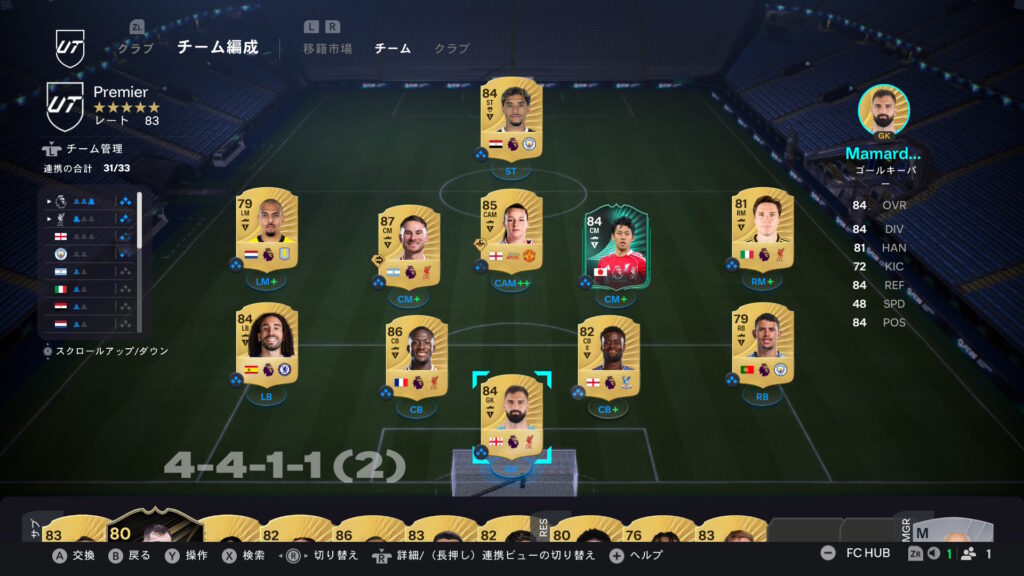Pick the 85-rated CAM player card
The width and height of the screenshot is (1024, 576).
point(511,232)
